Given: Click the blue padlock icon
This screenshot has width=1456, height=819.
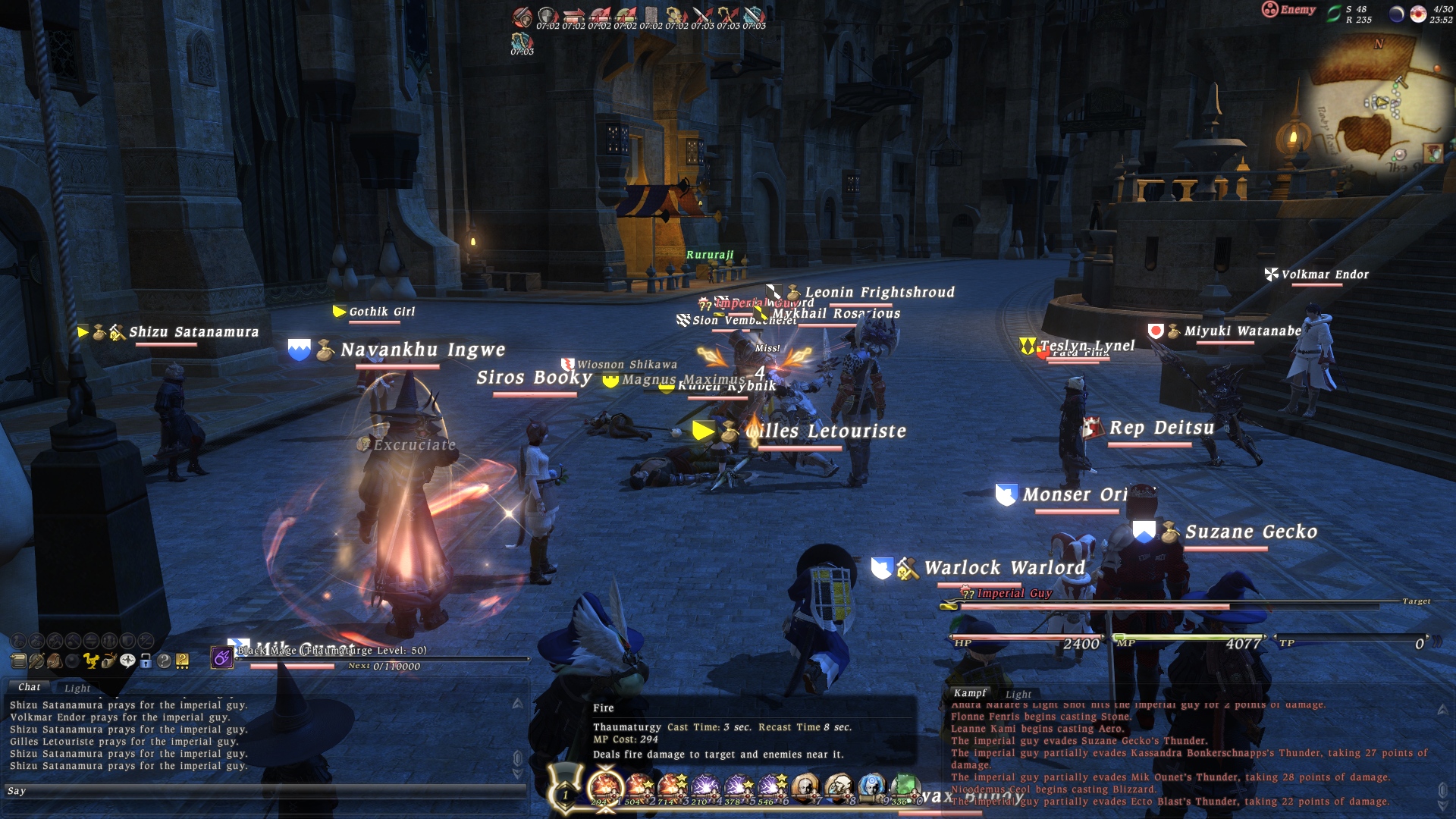Looking at the screenshot, I should coord(146,661).
